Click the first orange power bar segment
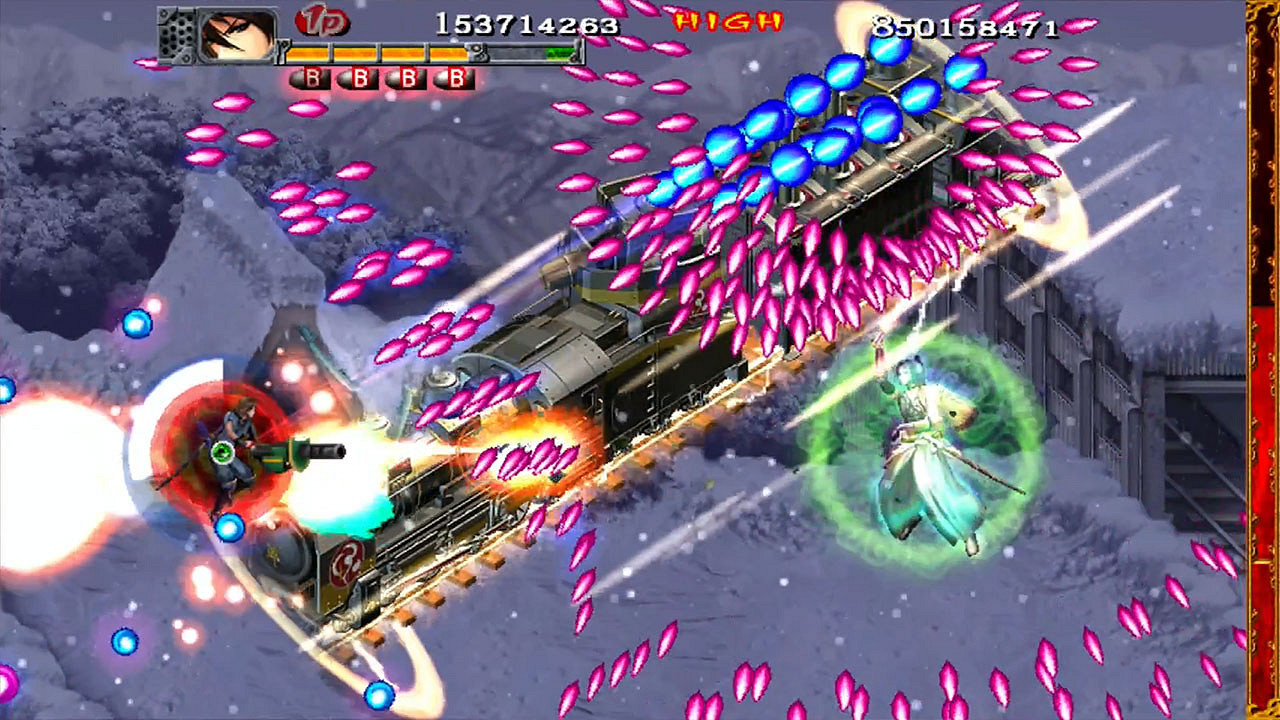The image size is (1280, 720). [308, 53]
